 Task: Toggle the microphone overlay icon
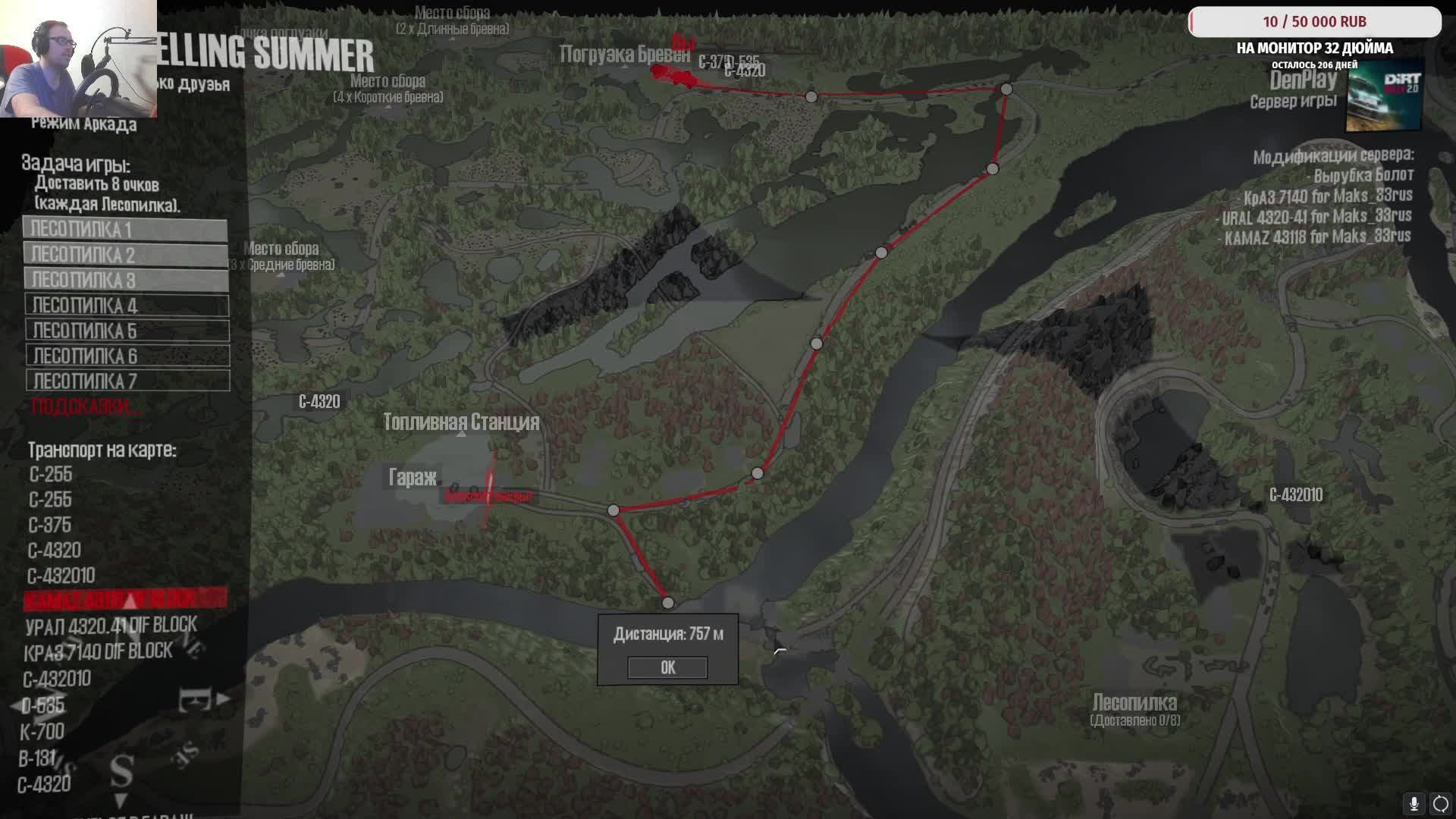[x=1414, y=803]
